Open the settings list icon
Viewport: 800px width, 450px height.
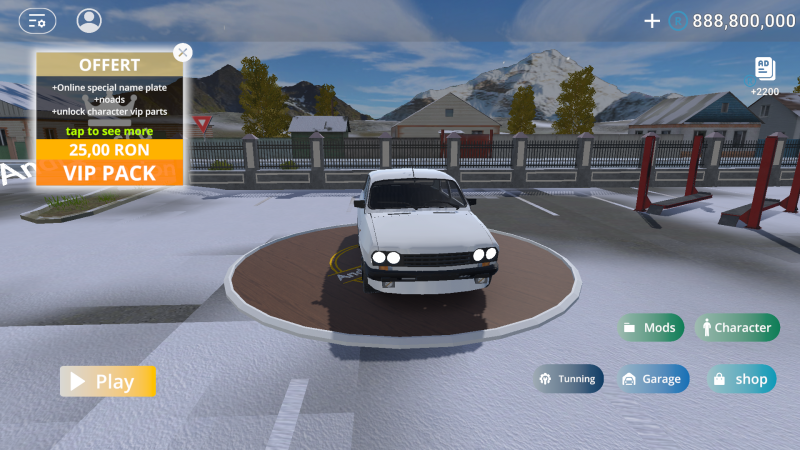[x=37, y=20]
